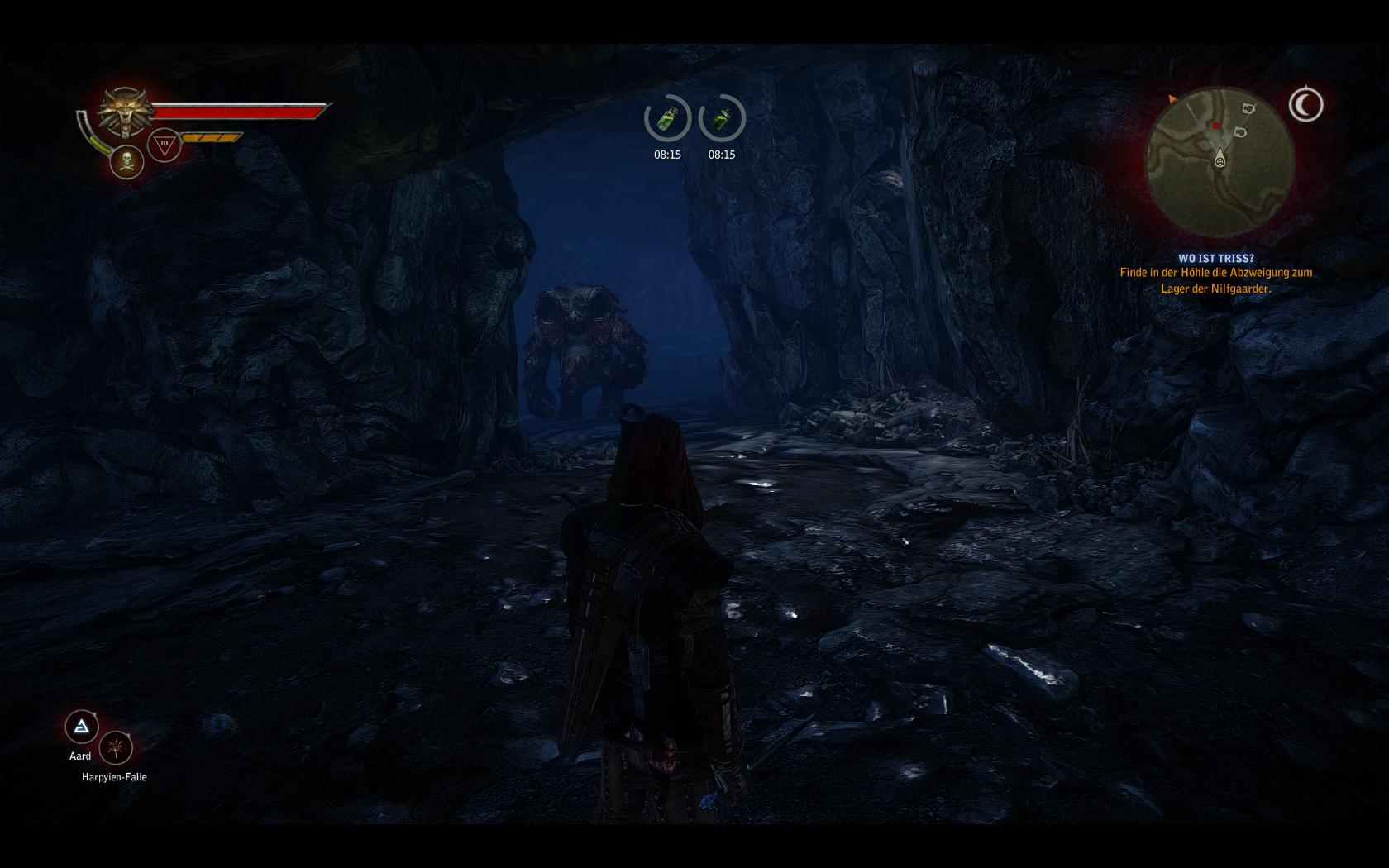Activate the Aard sign icon
Viewport: 1389px width, 868px height.
[82, 727]
